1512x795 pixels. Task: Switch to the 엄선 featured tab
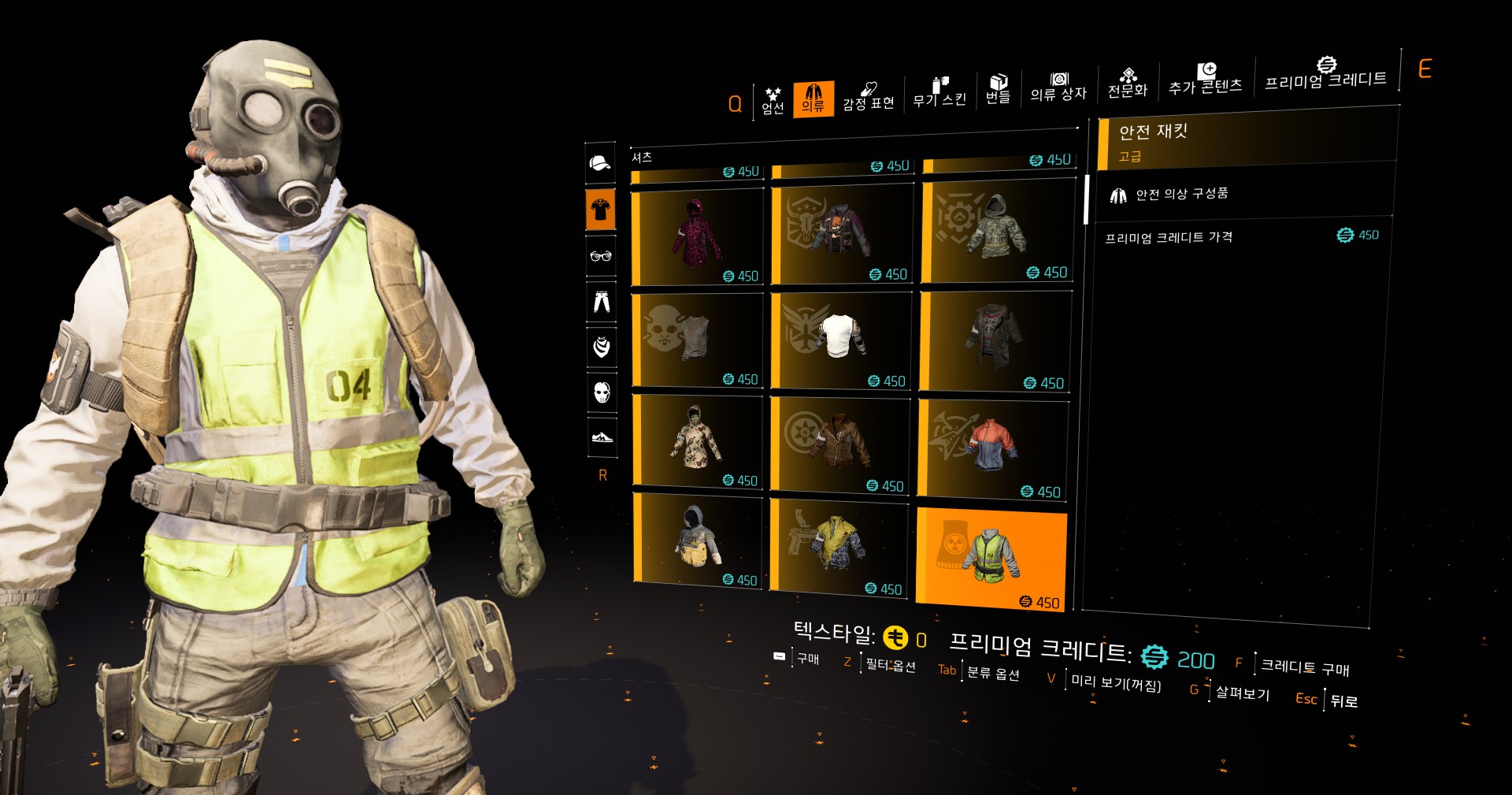click(x=773, y=101)
